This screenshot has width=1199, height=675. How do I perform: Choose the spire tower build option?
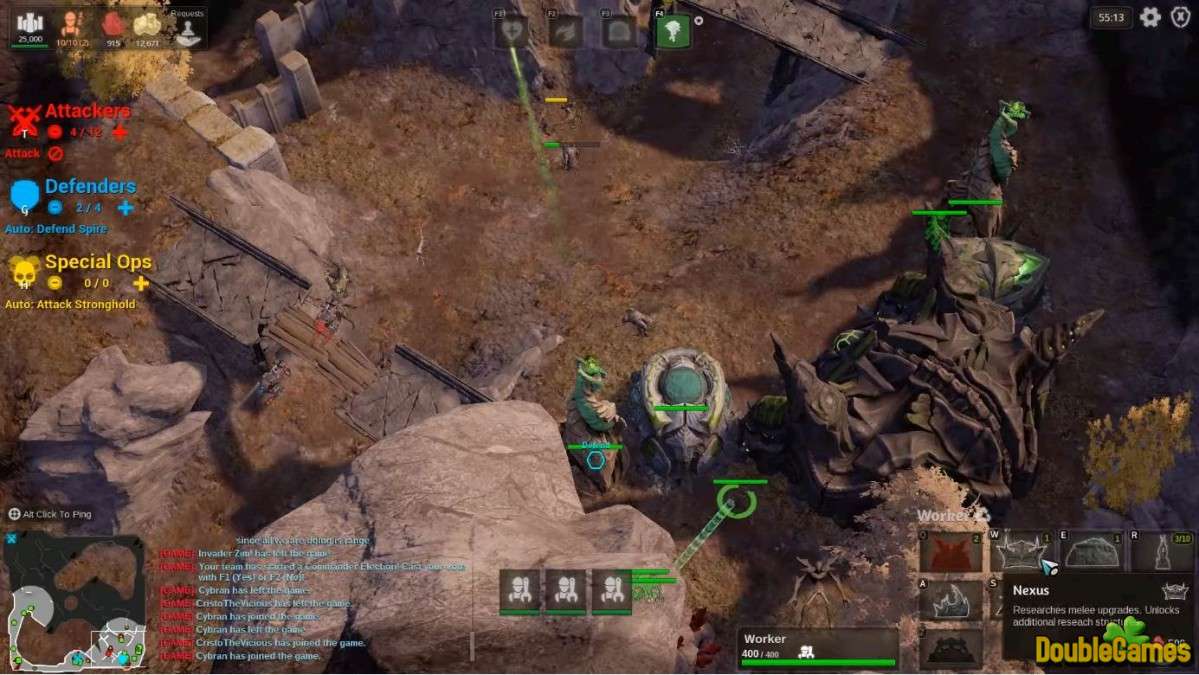click(1162, 552)
